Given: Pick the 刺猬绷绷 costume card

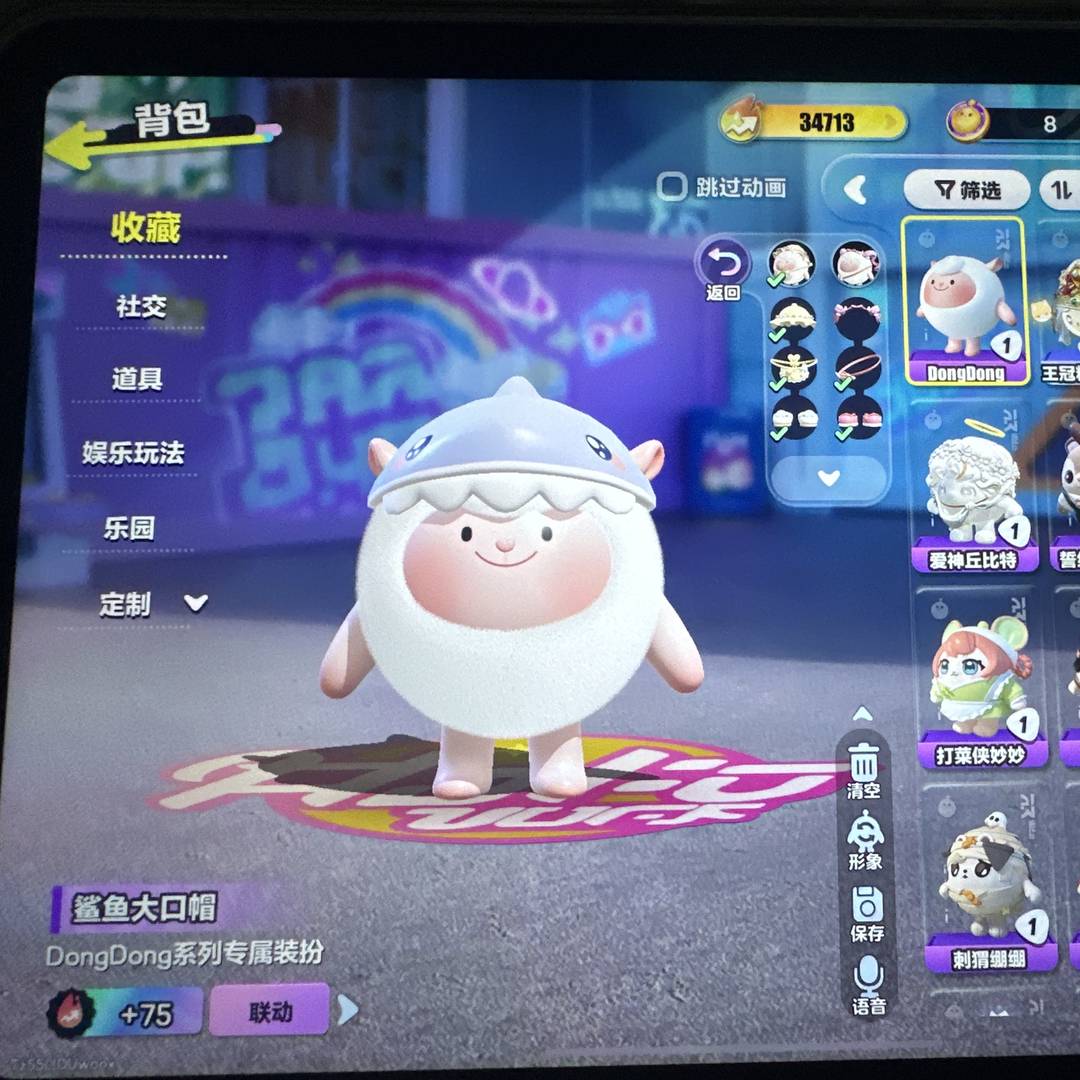Looking at the screenshot, I should [x=989, y=880].
